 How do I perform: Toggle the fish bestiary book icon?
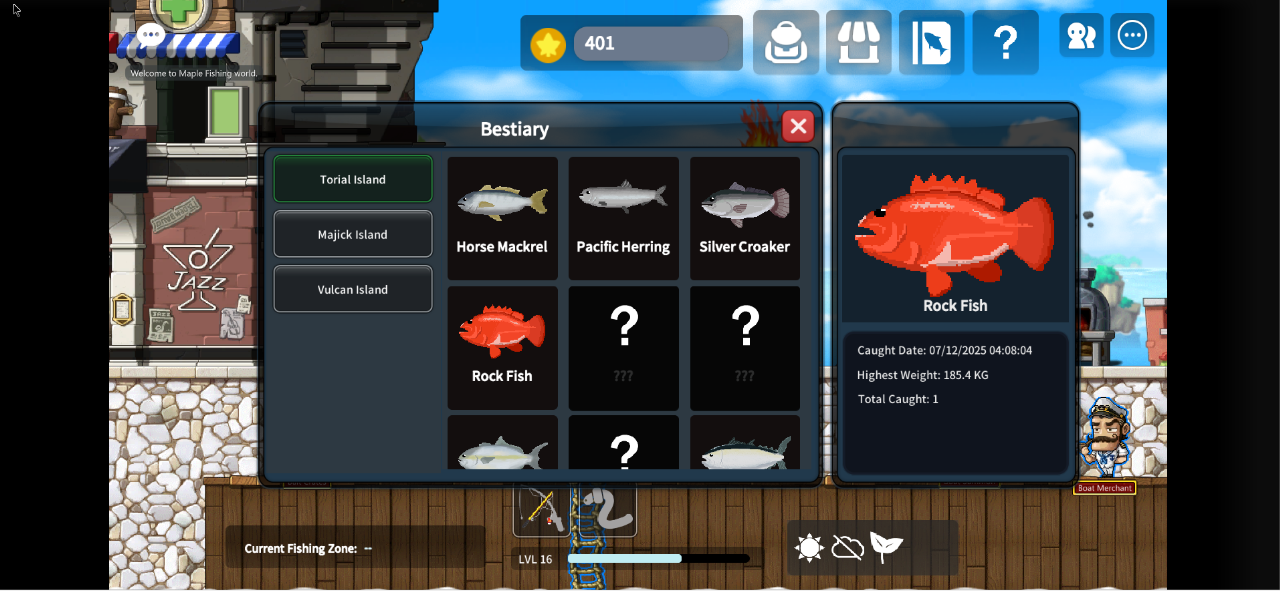(x=932, y=43)
